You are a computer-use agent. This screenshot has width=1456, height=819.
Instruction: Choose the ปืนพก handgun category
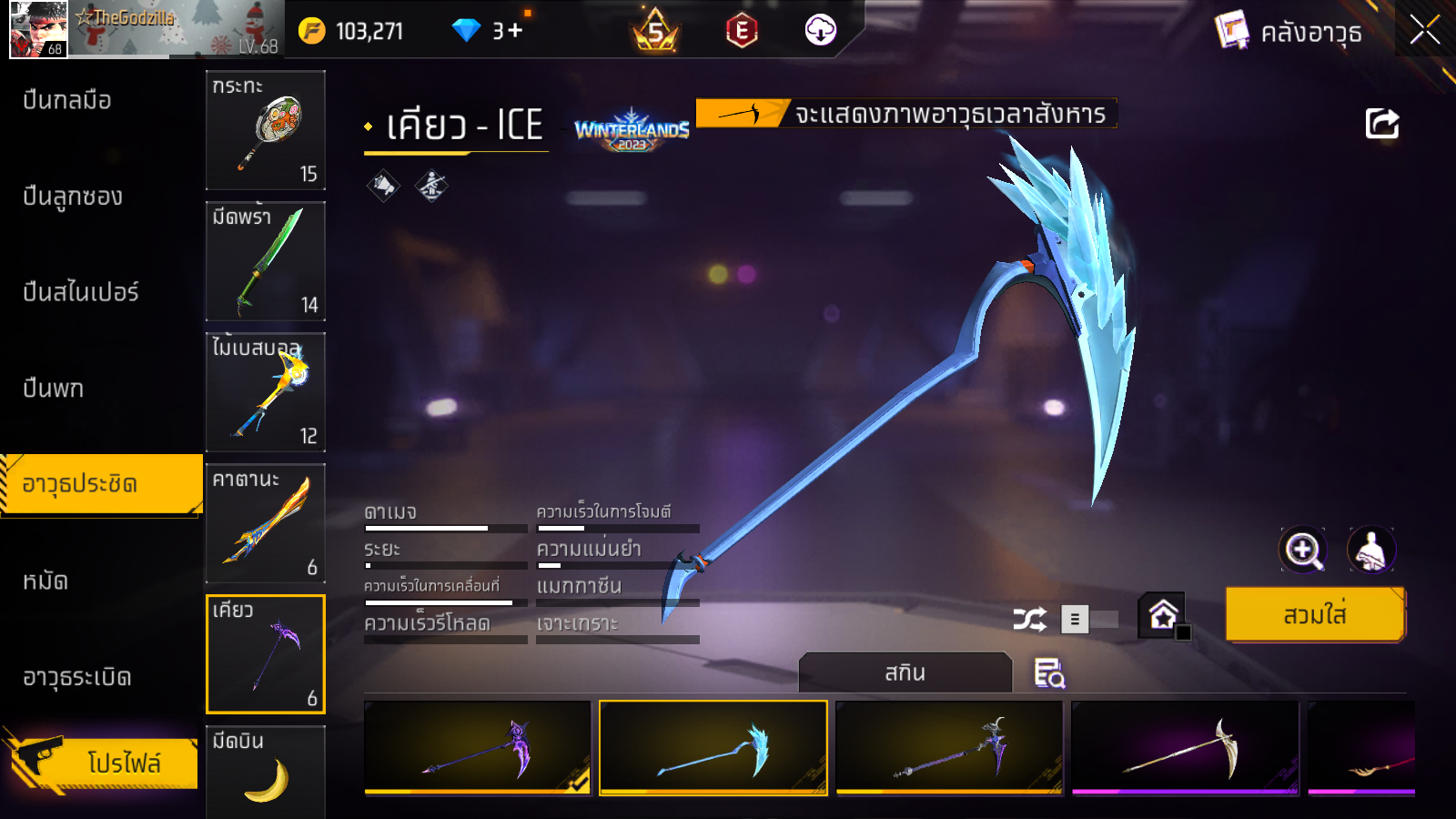[x=54, y=389]
